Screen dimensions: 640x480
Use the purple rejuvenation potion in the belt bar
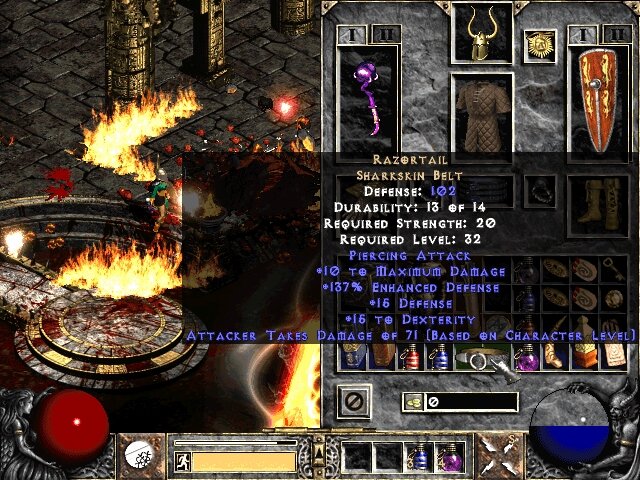[449, 458]
